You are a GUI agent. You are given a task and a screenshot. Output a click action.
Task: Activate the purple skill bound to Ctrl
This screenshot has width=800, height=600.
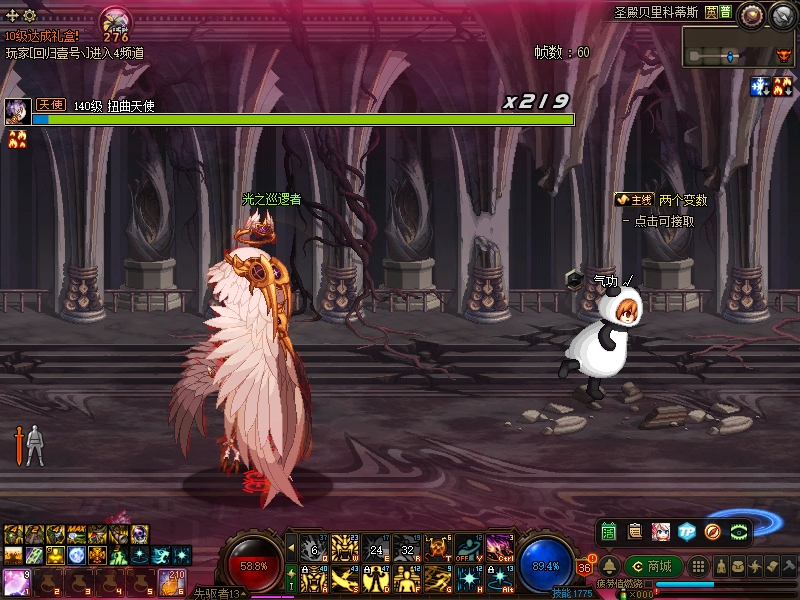click(499, 547)
